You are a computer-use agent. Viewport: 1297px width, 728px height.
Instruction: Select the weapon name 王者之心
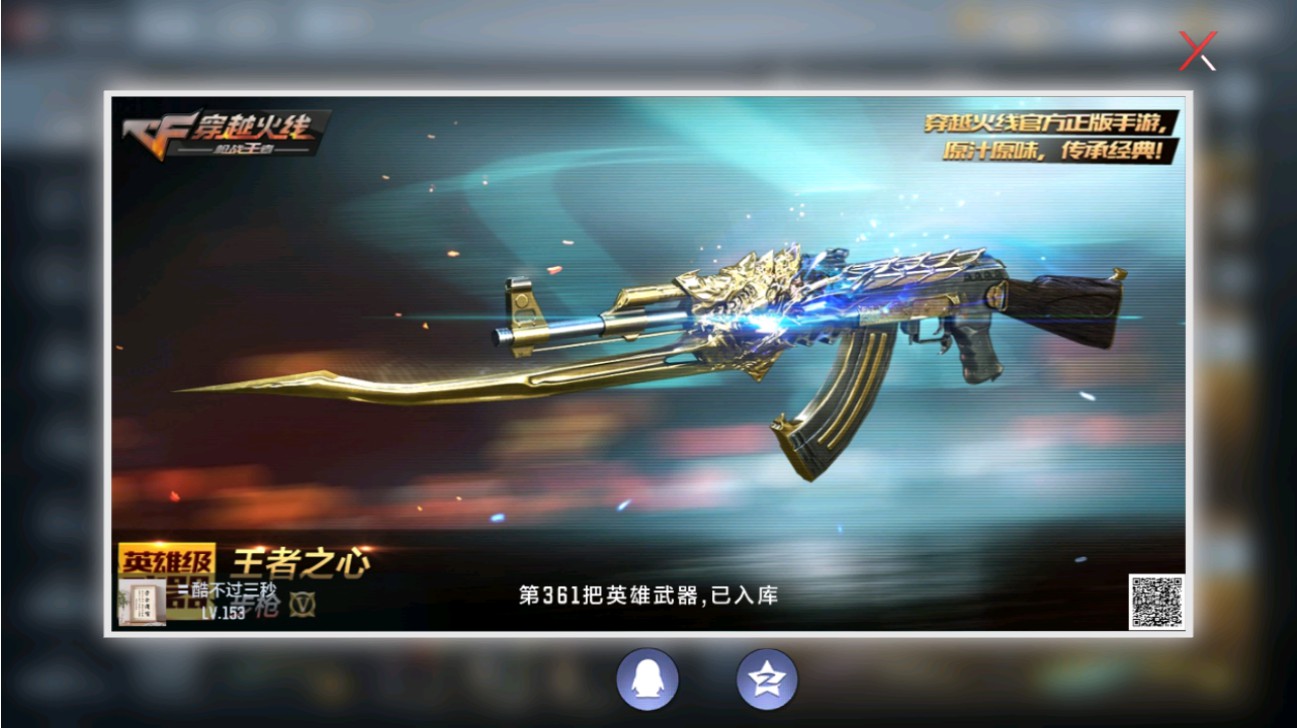(300, 561)
